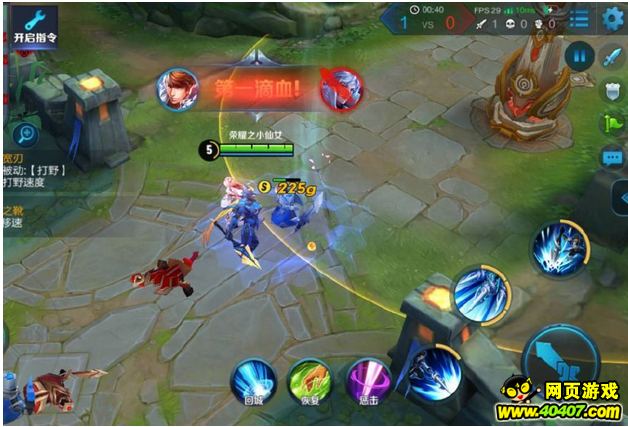628x427 pixels.
Task: Pause the match with the round pause button
Action: (579, 55)
